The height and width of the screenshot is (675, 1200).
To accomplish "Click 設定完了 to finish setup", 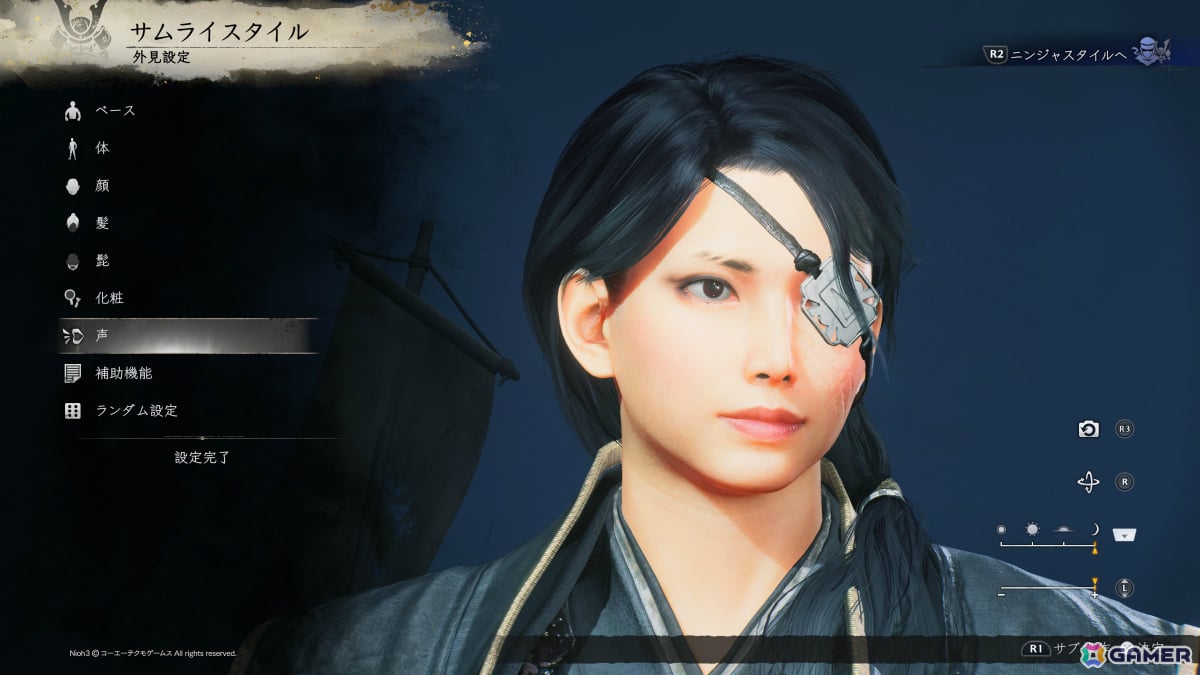I will point(202,457).
